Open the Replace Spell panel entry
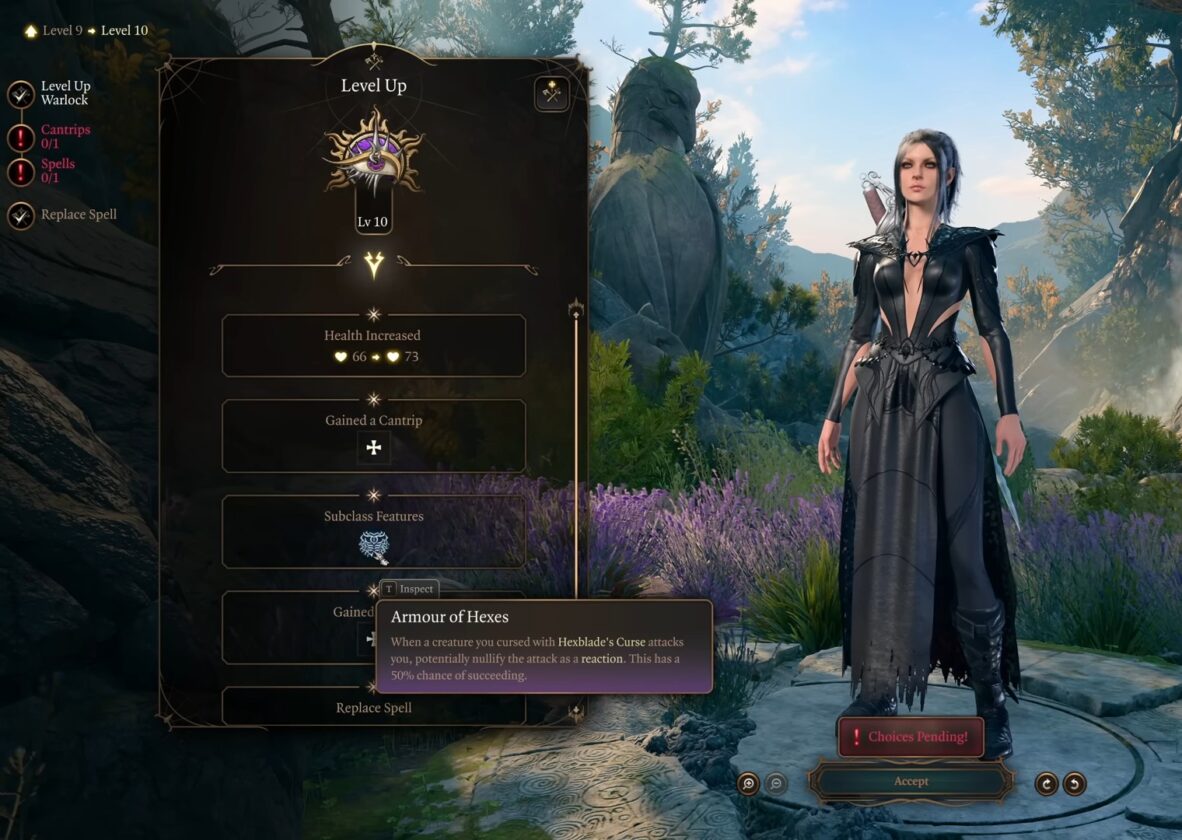Viewport: 1182px width, 840px height. [374, 707]
